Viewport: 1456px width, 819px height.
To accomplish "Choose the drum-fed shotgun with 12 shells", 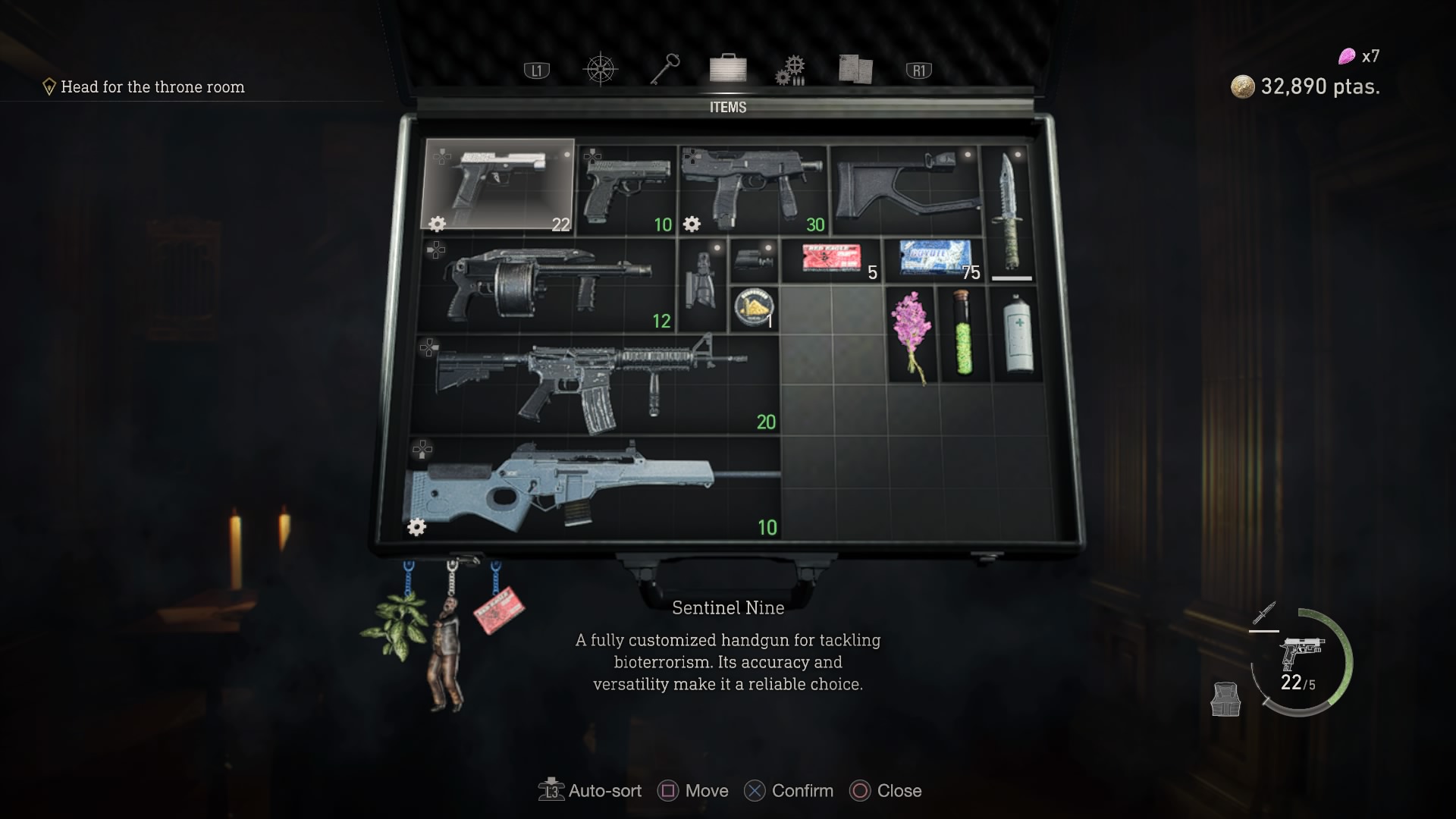I will pyautogui.click(x=546, y=285).
